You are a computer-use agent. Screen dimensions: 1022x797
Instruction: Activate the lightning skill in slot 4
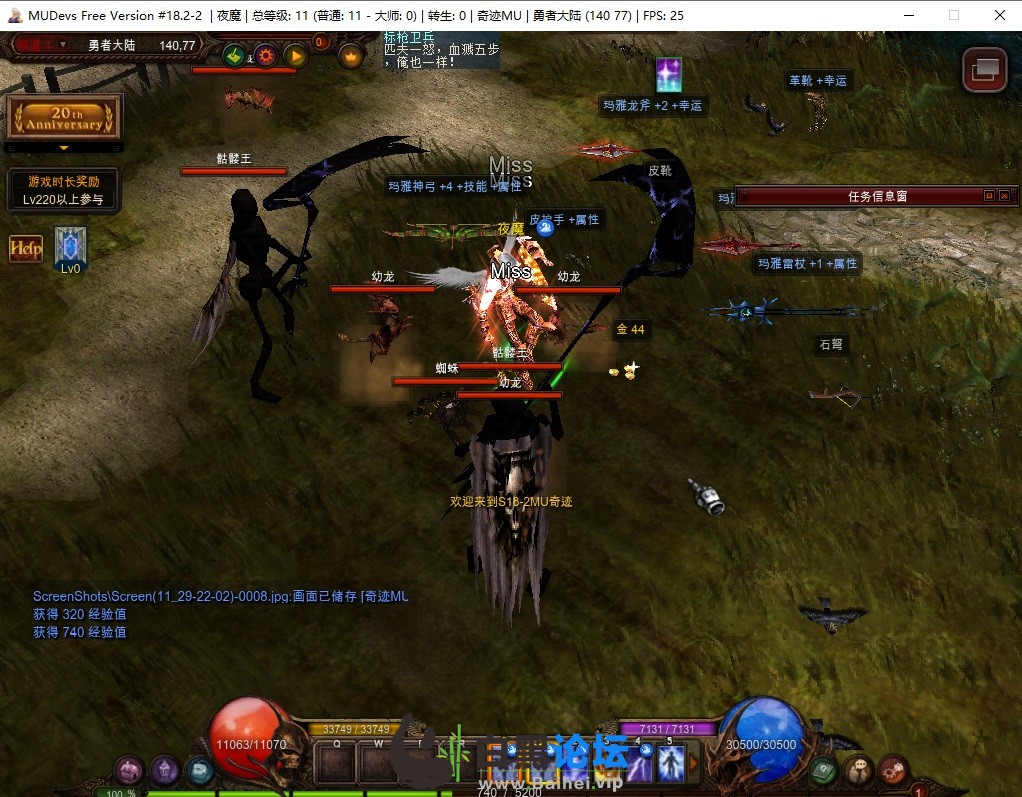pyautogui.click(x=639, y=764)
